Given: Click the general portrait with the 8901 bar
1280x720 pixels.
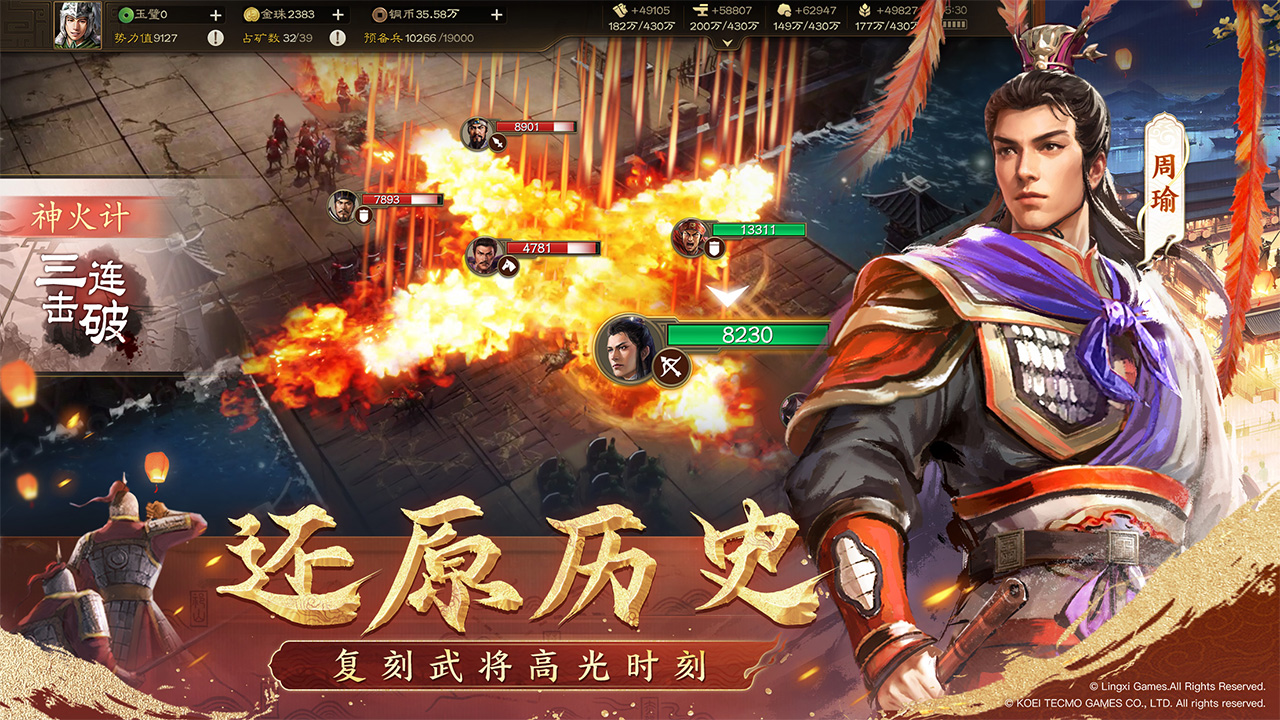Looking at the screenshot, I should coord(476,132).
